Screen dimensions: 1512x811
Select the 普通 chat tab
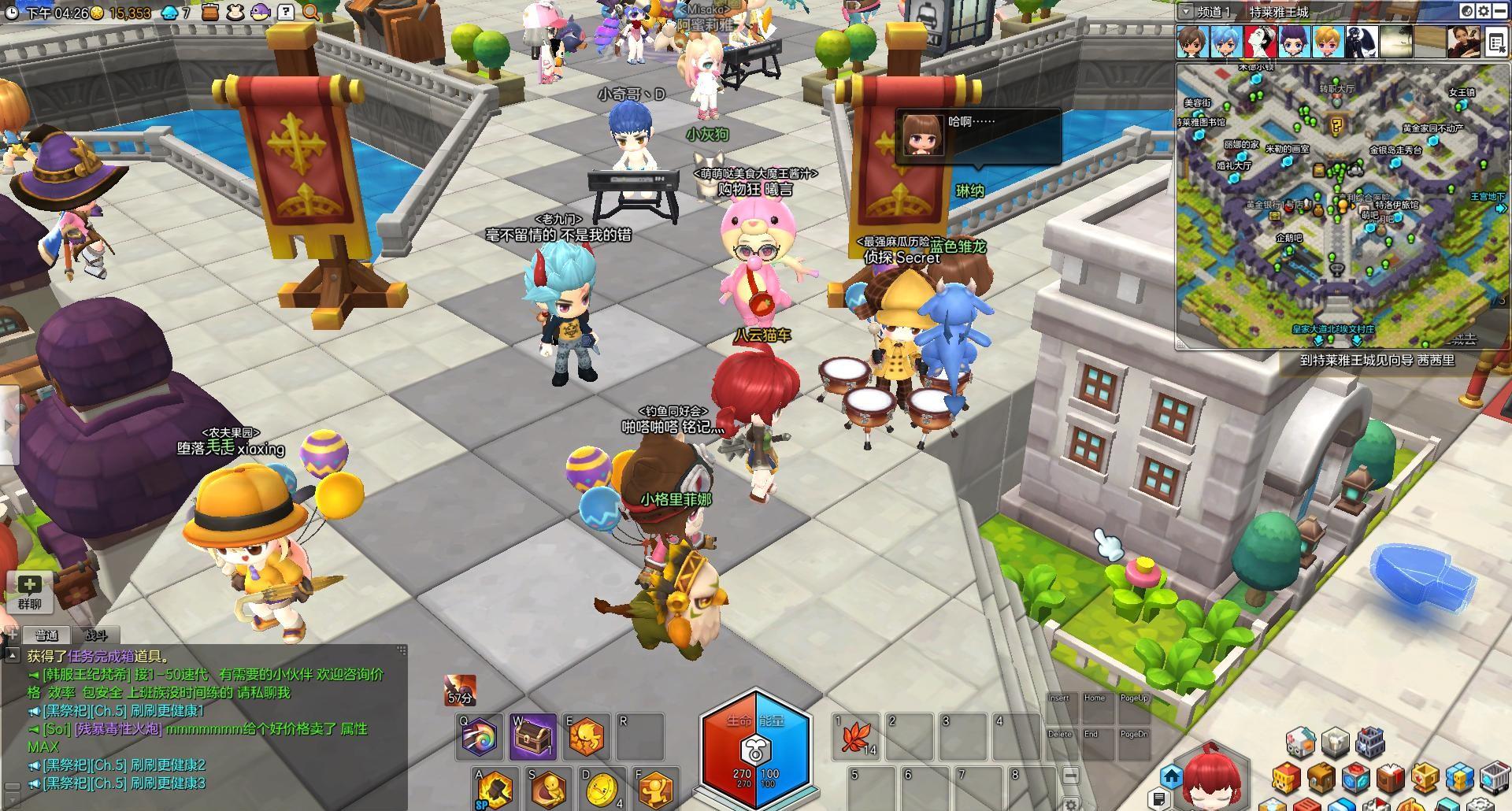(46, 635)
